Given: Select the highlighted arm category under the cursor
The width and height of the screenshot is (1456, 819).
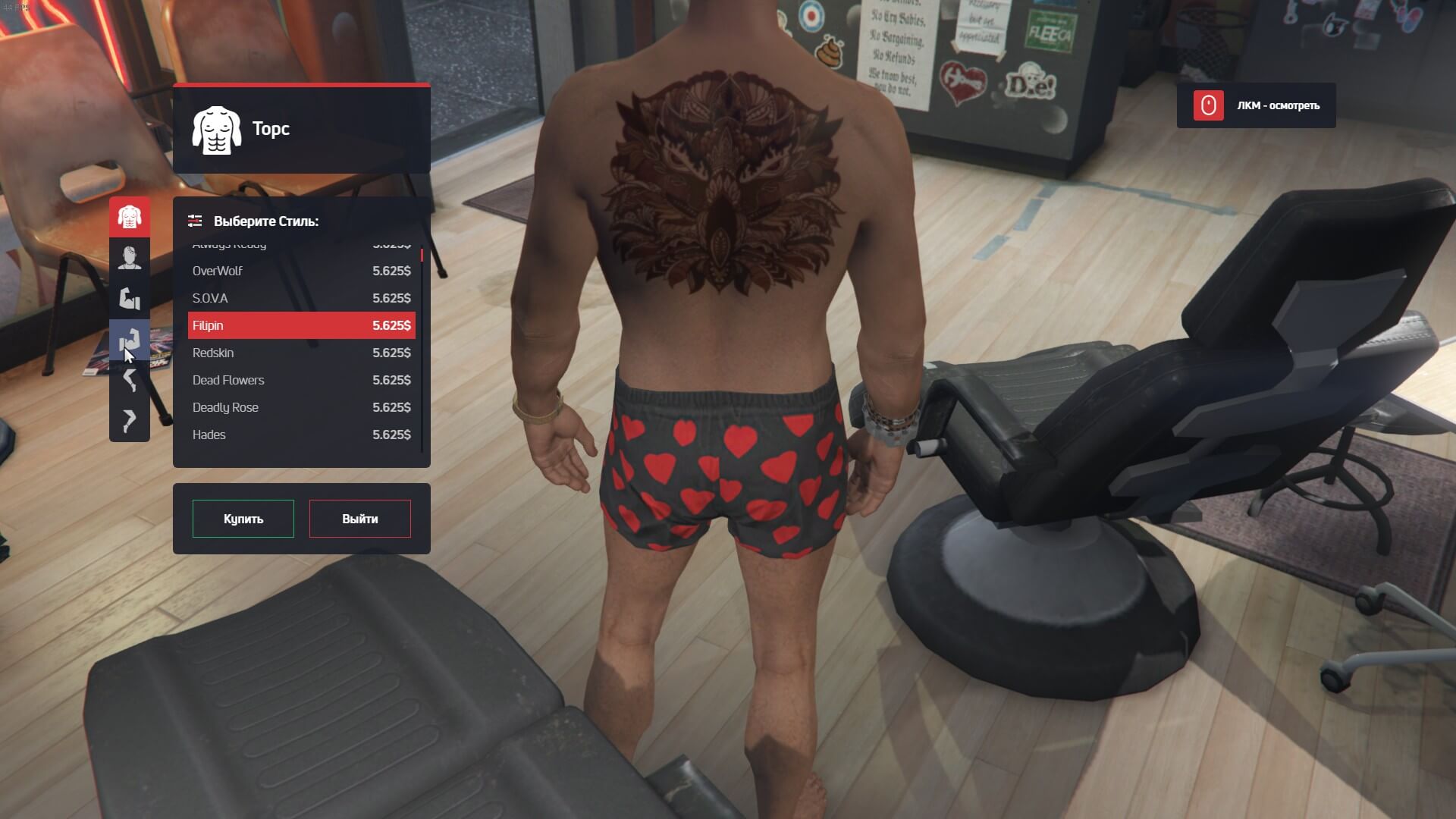Looking at the screenshot, I should pos(130,340).
